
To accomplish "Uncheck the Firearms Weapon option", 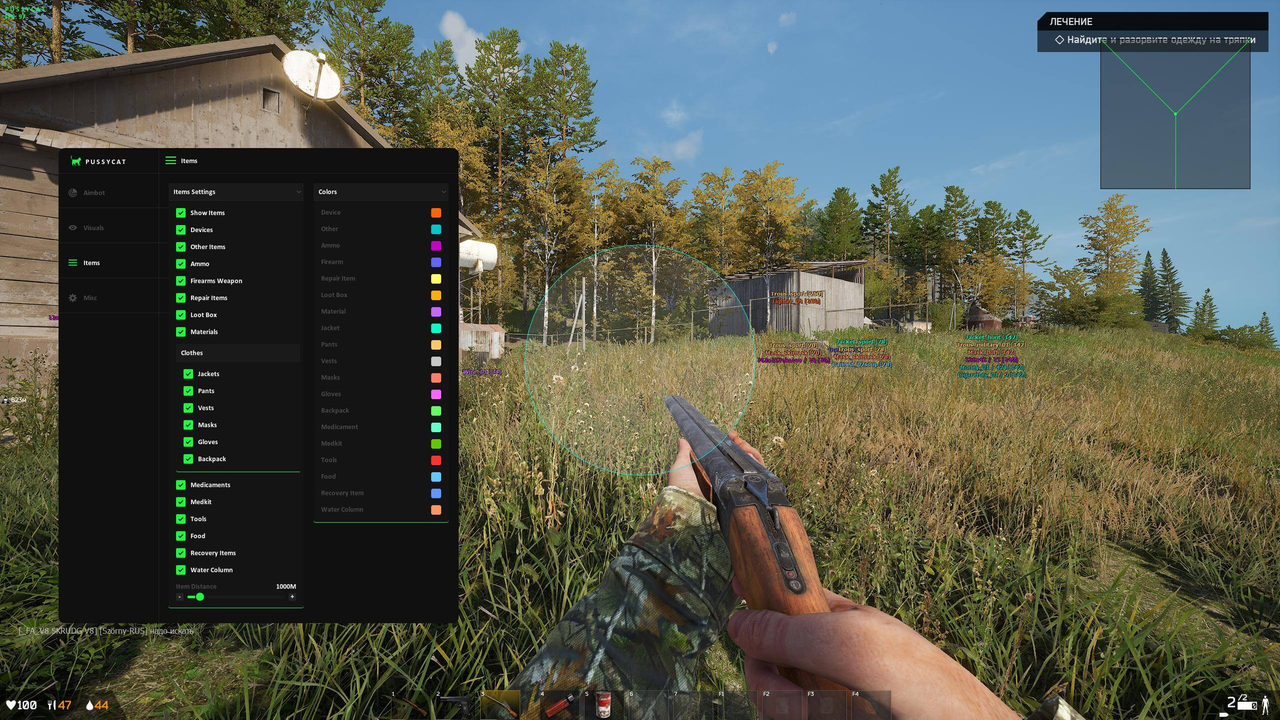I will point(181,281).
